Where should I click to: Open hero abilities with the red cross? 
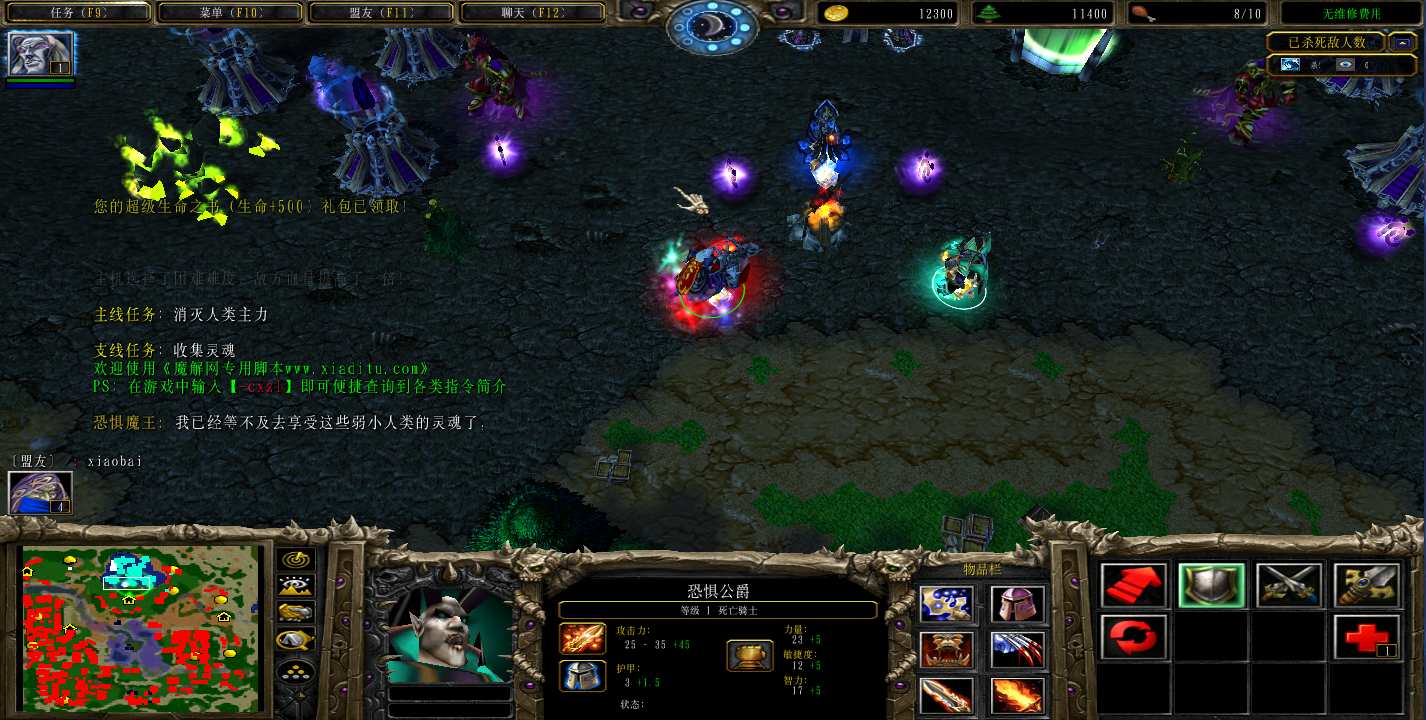pyautogui.click(x=1366, y=638)
